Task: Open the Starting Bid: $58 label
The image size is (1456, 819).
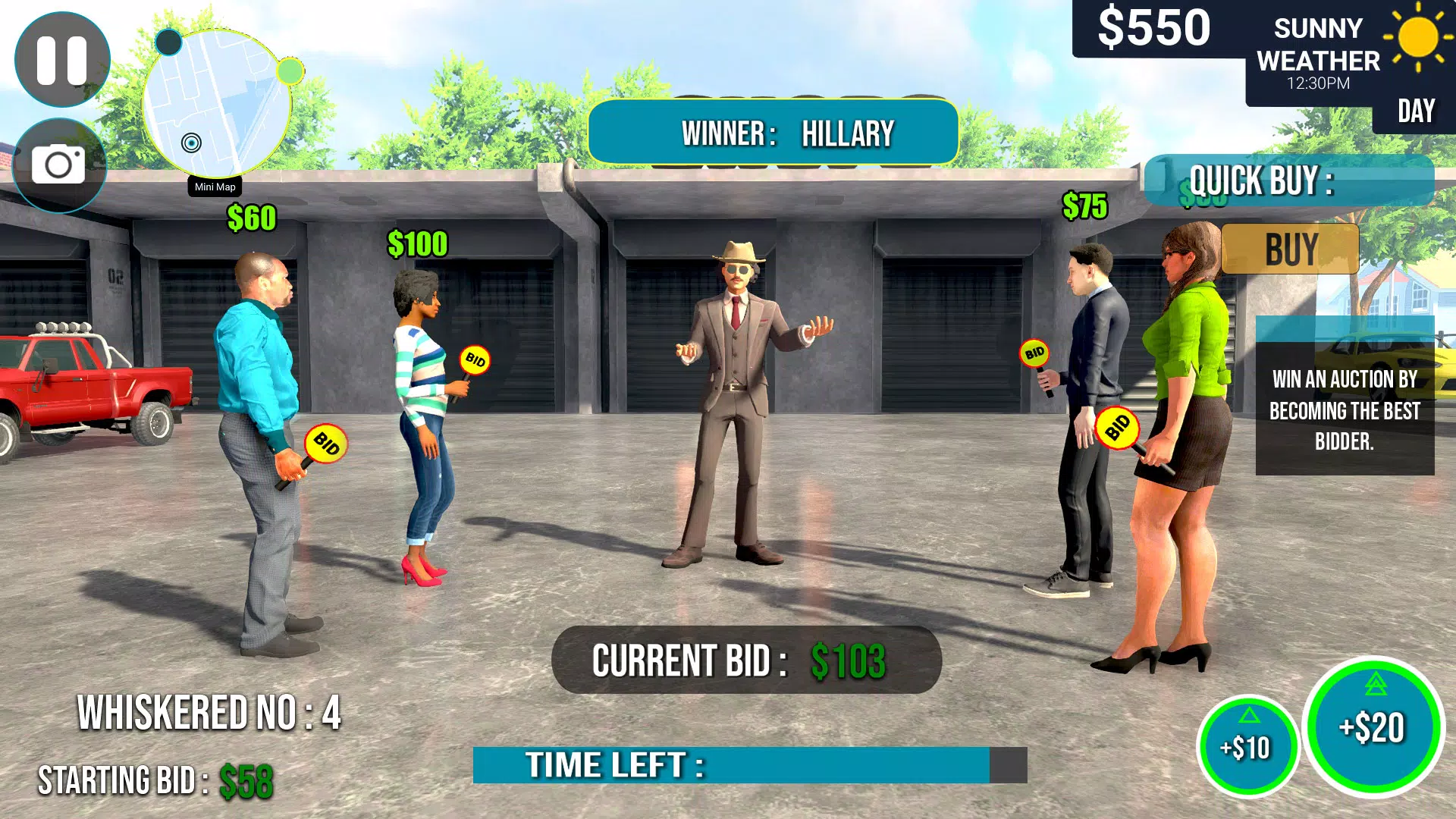Action: coord(157,778)
